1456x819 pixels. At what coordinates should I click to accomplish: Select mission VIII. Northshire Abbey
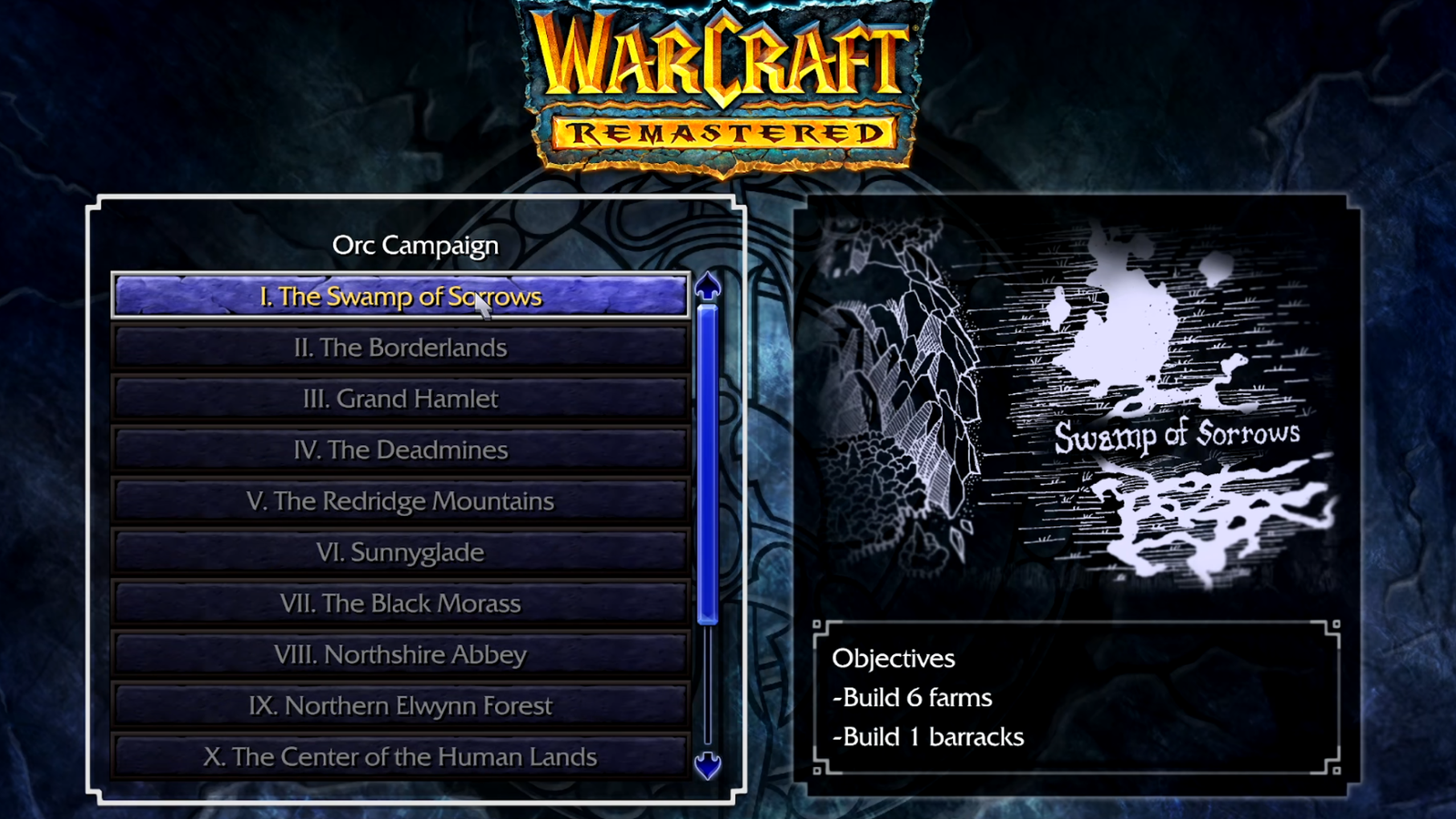tap(400, 653)
